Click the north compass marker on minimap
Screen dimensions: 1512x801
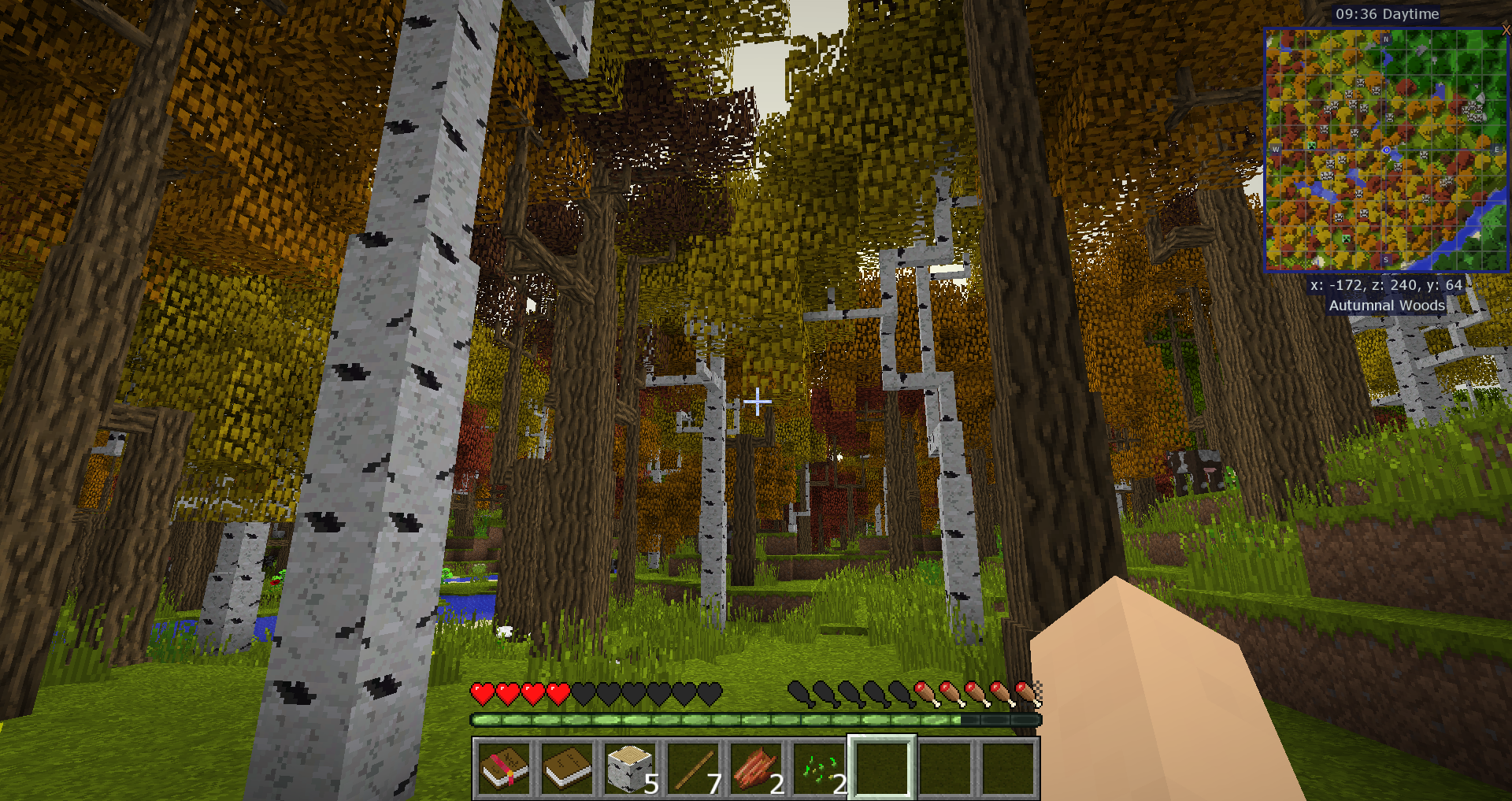coord(1386,38)
